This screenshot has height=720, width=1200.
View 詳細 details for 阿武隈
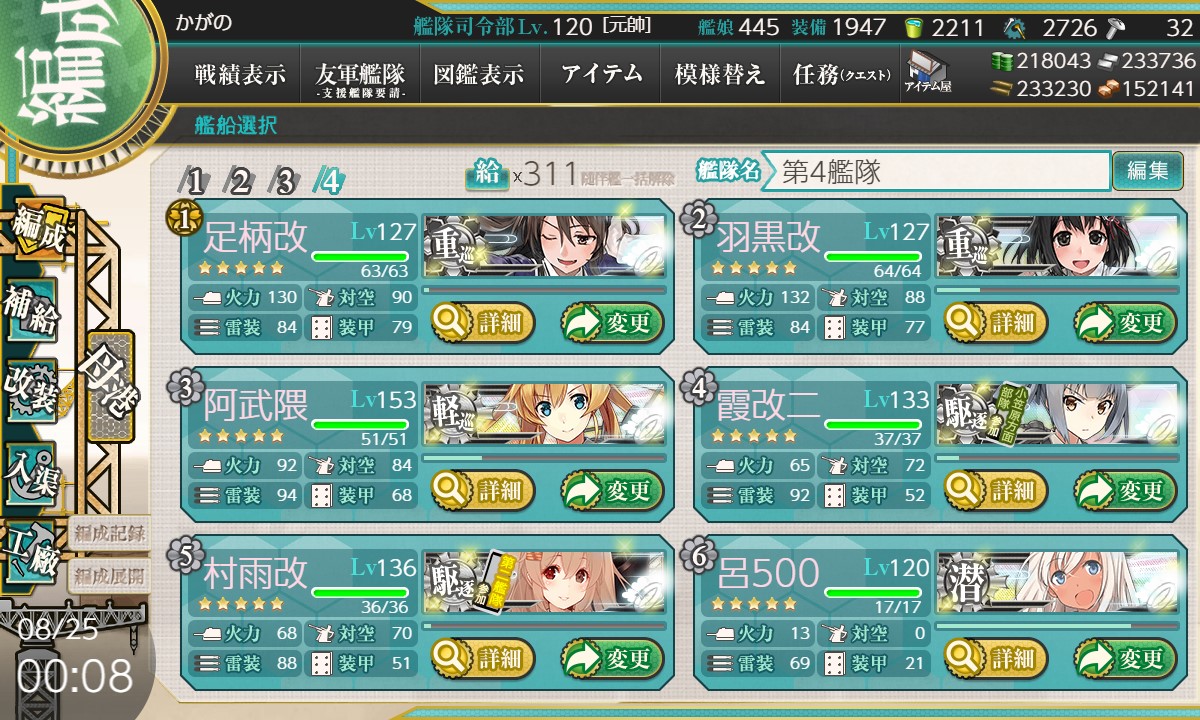(x=483, y=491)
